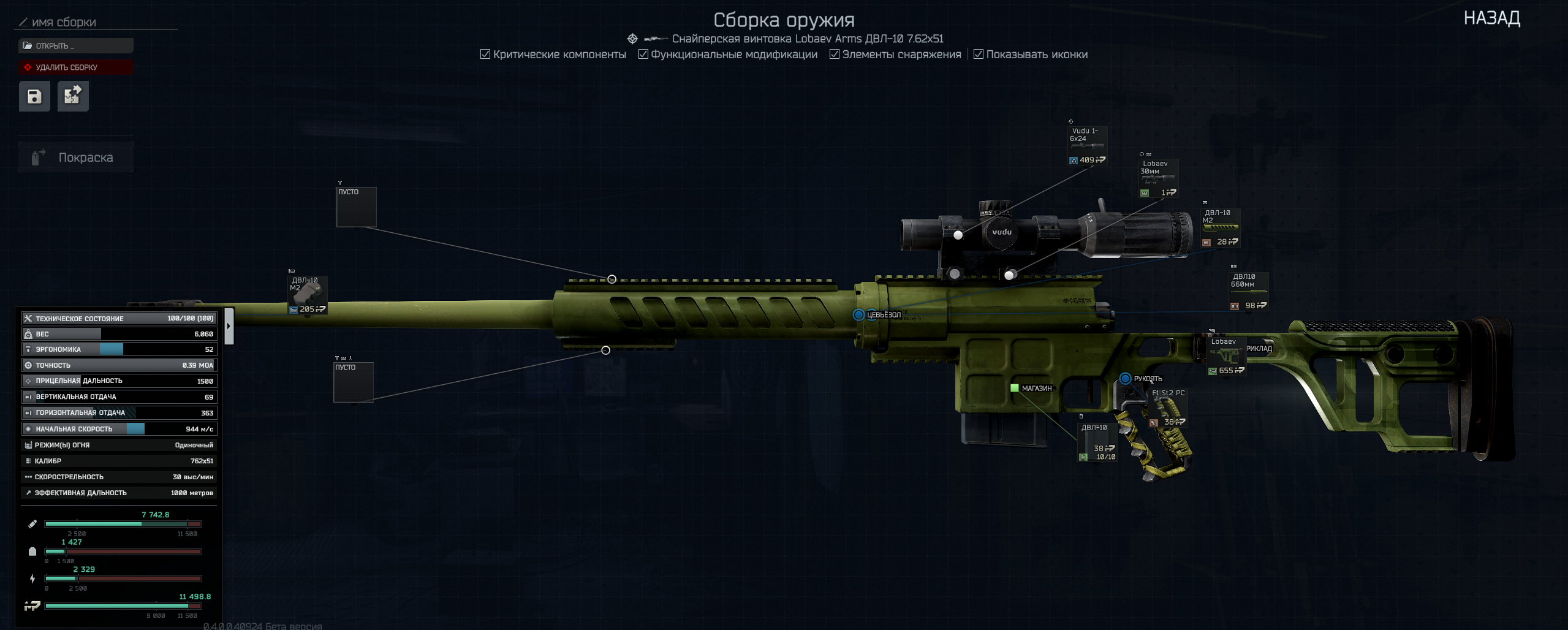Image resolution: width=1568 pixels, height=630 pixels.
Task: Open the Покраска paint menu
Action: coord(75,157)
